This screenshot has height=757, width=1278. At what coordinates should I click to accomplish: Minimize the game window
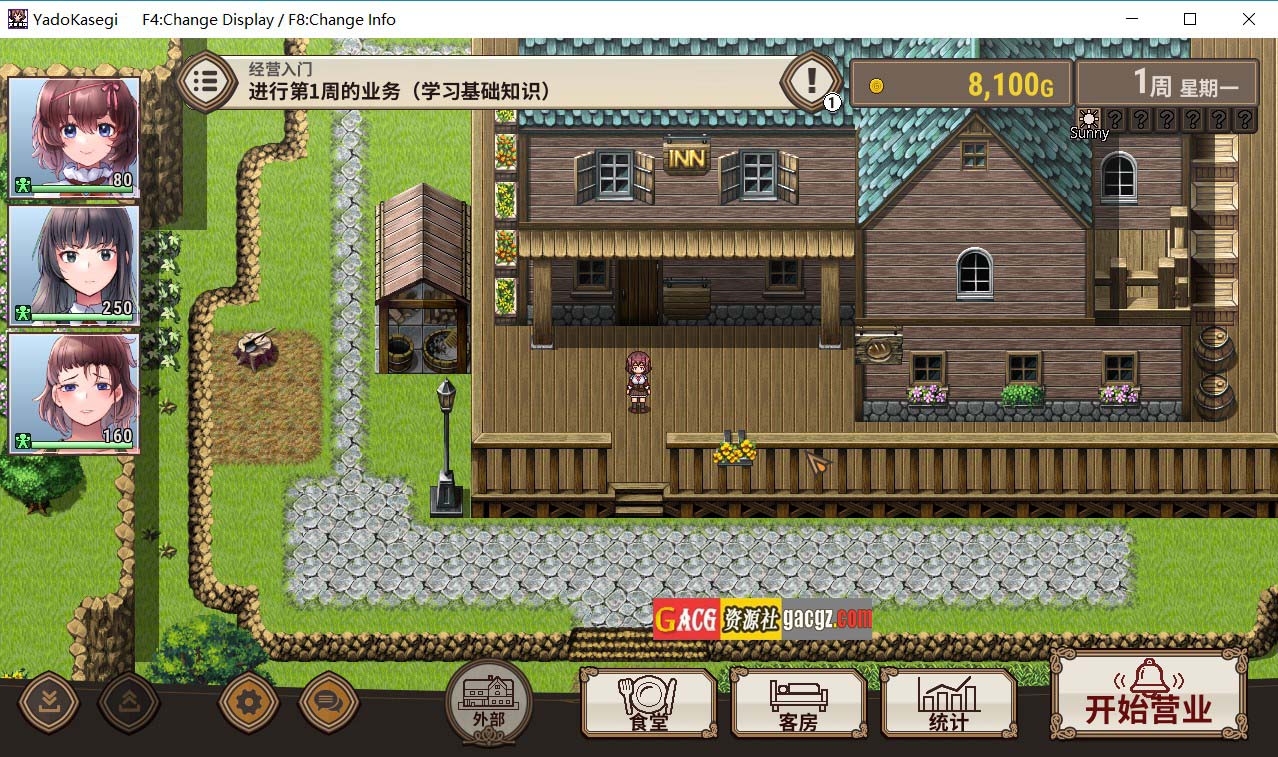[x=1133, y=19]
